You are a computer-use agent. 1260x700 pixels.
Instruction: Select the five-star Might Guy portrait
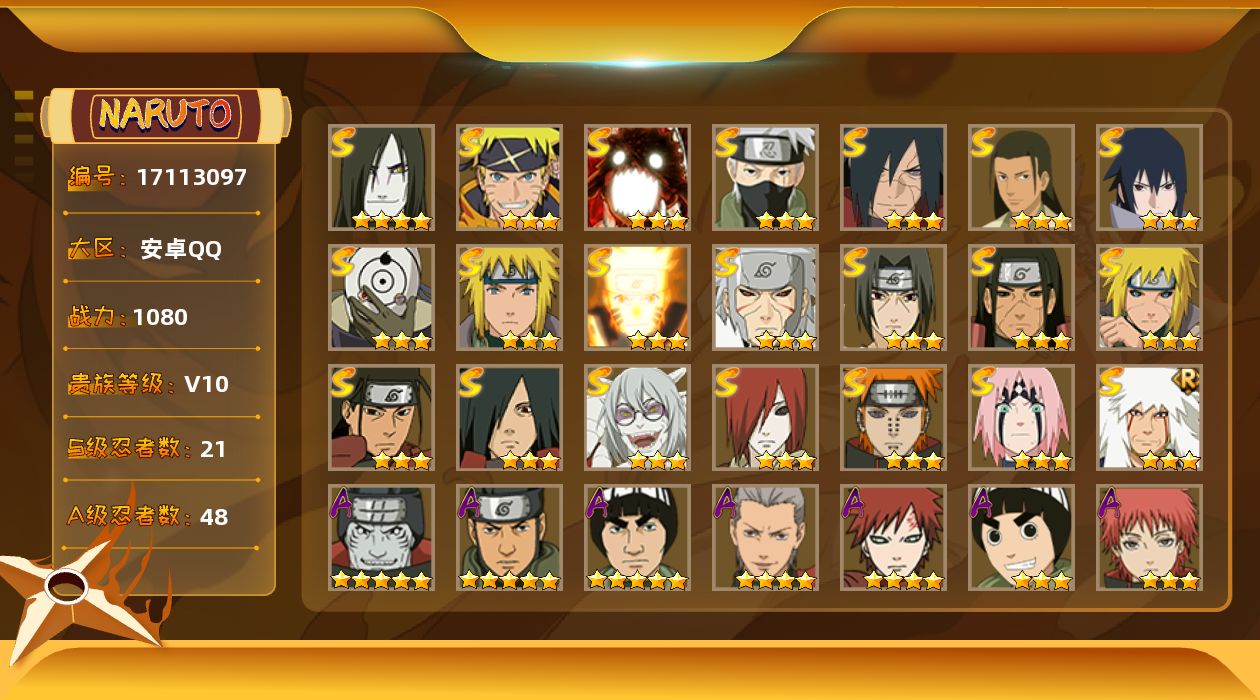click(x=637, y=537)
